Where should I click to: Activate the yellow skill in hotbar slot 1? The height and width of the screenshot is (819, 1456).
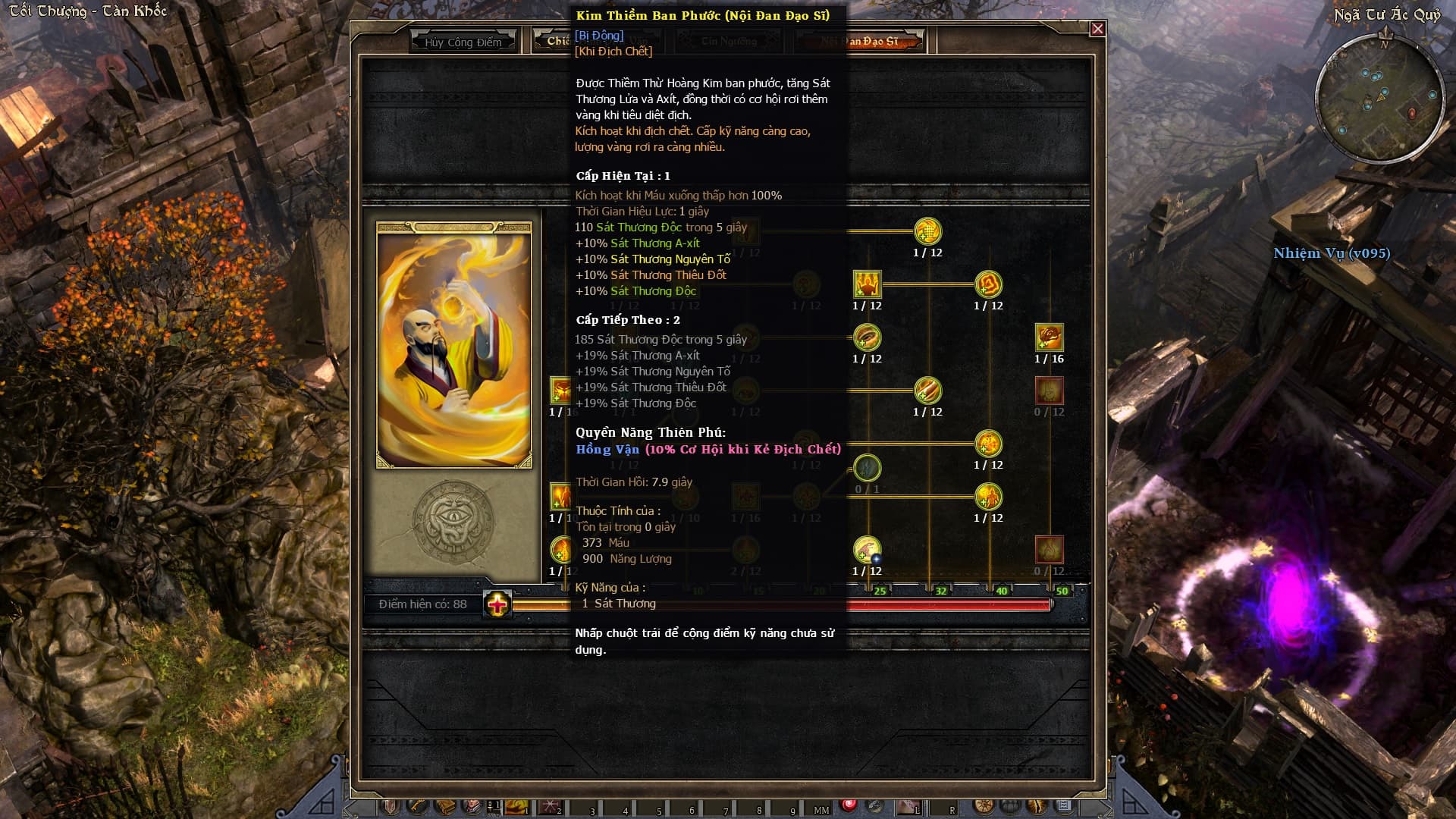coord(517,807)
